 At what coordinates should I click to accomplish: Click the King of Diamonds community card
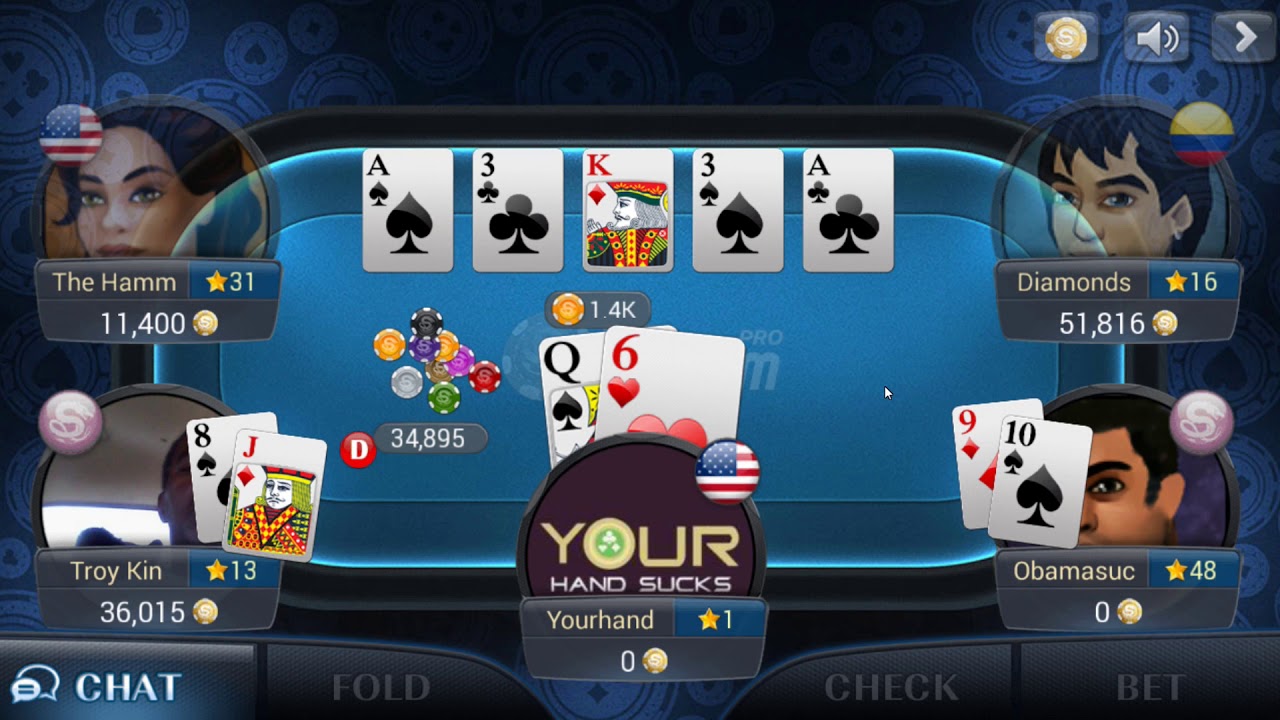[x=627, y=209]
